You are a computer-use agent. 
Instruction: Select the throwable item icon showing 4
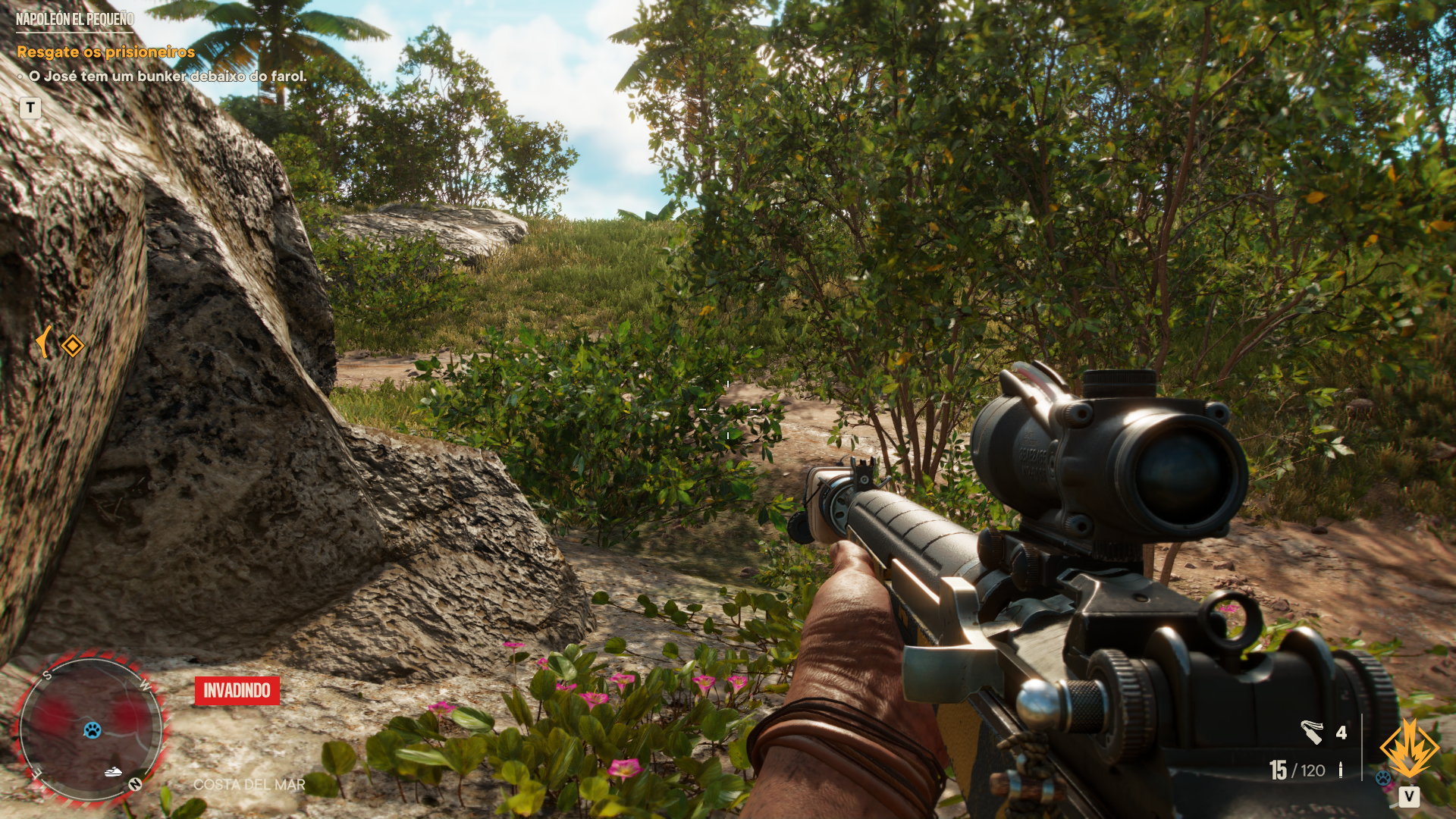point(1312,732)
